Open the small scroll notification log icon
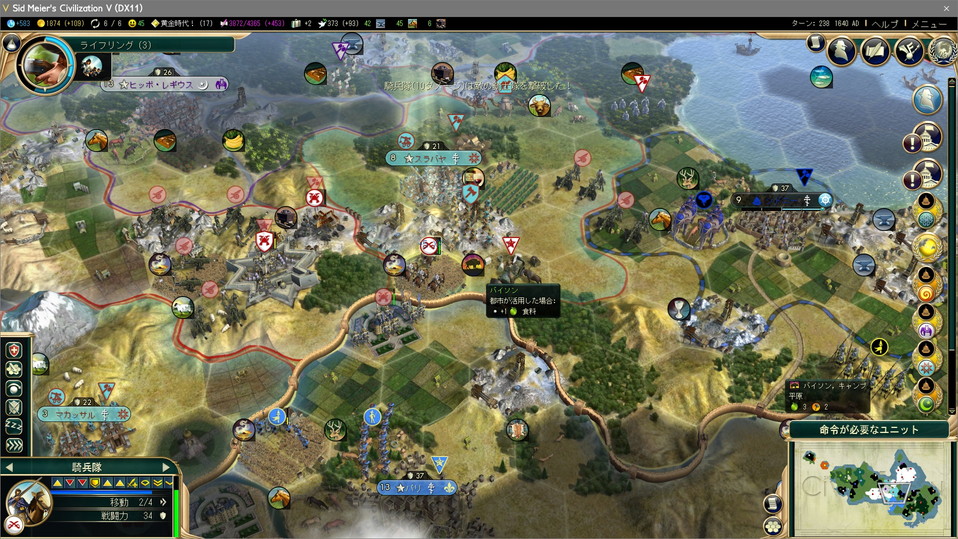The width and height of the screenshot is (958, 539). [815, 45]
